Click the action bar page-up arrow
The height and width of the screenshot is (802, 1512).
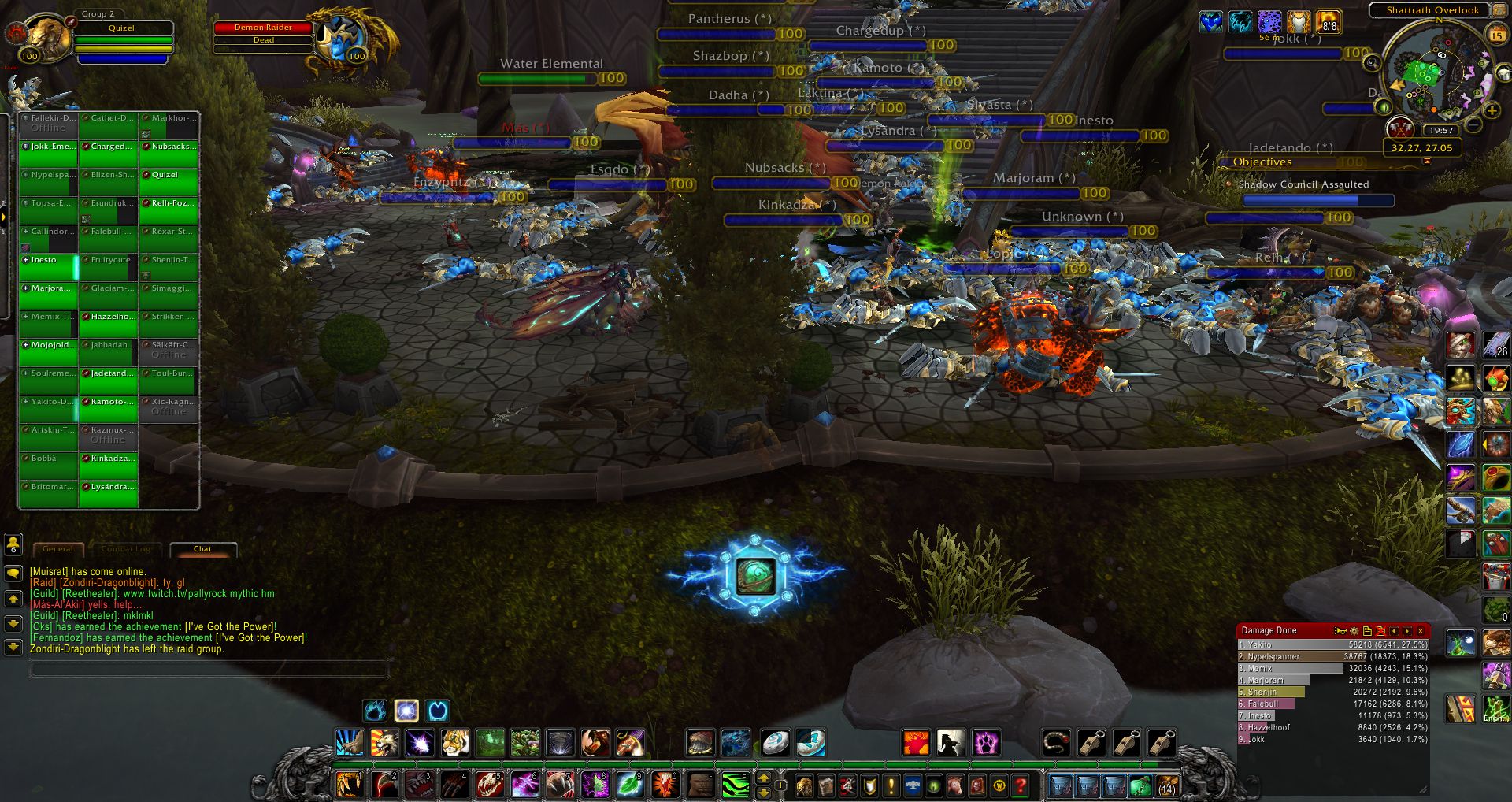[763, 778]
